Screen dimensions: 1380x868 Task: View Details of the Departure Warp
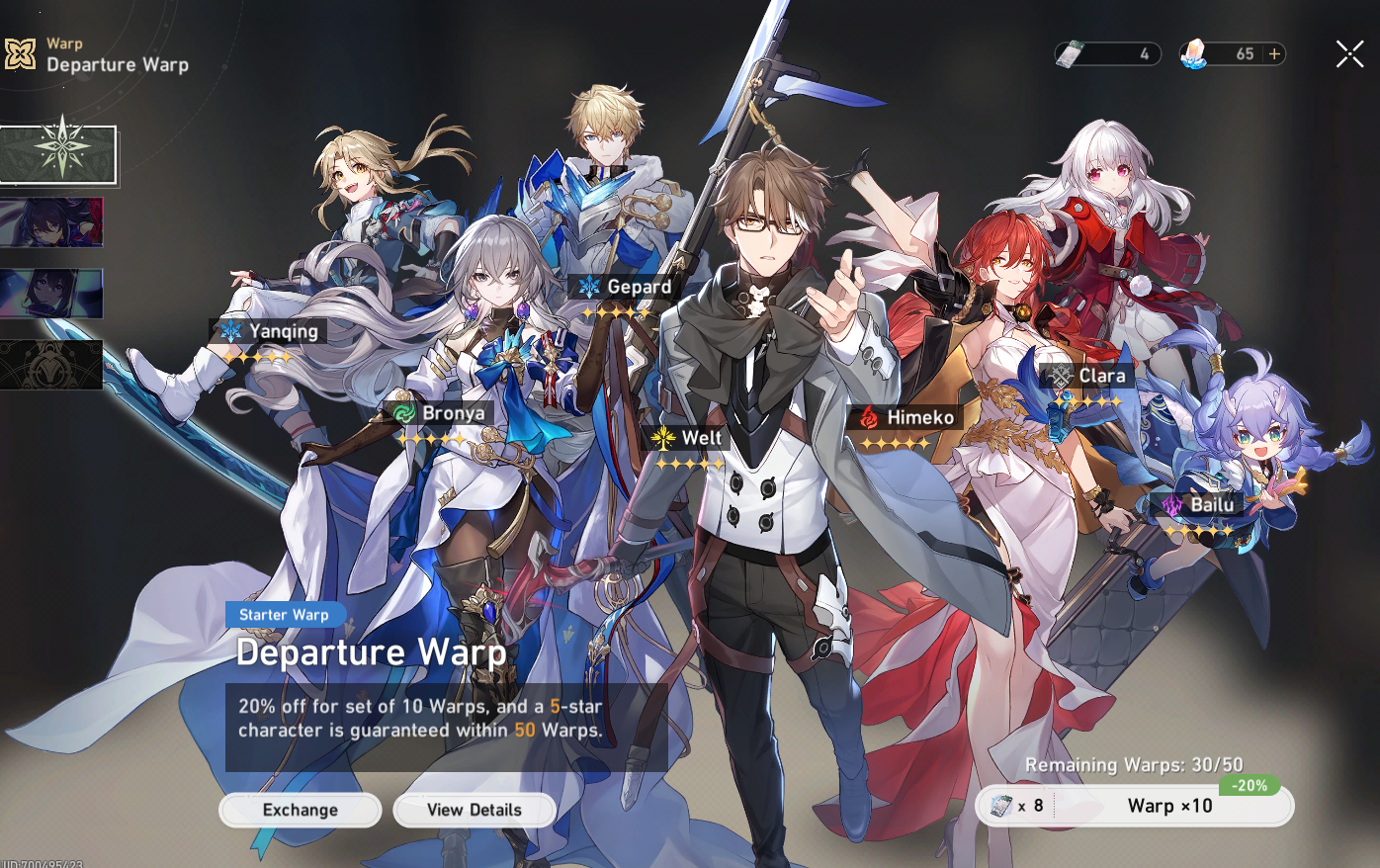(x=474, y=811)
